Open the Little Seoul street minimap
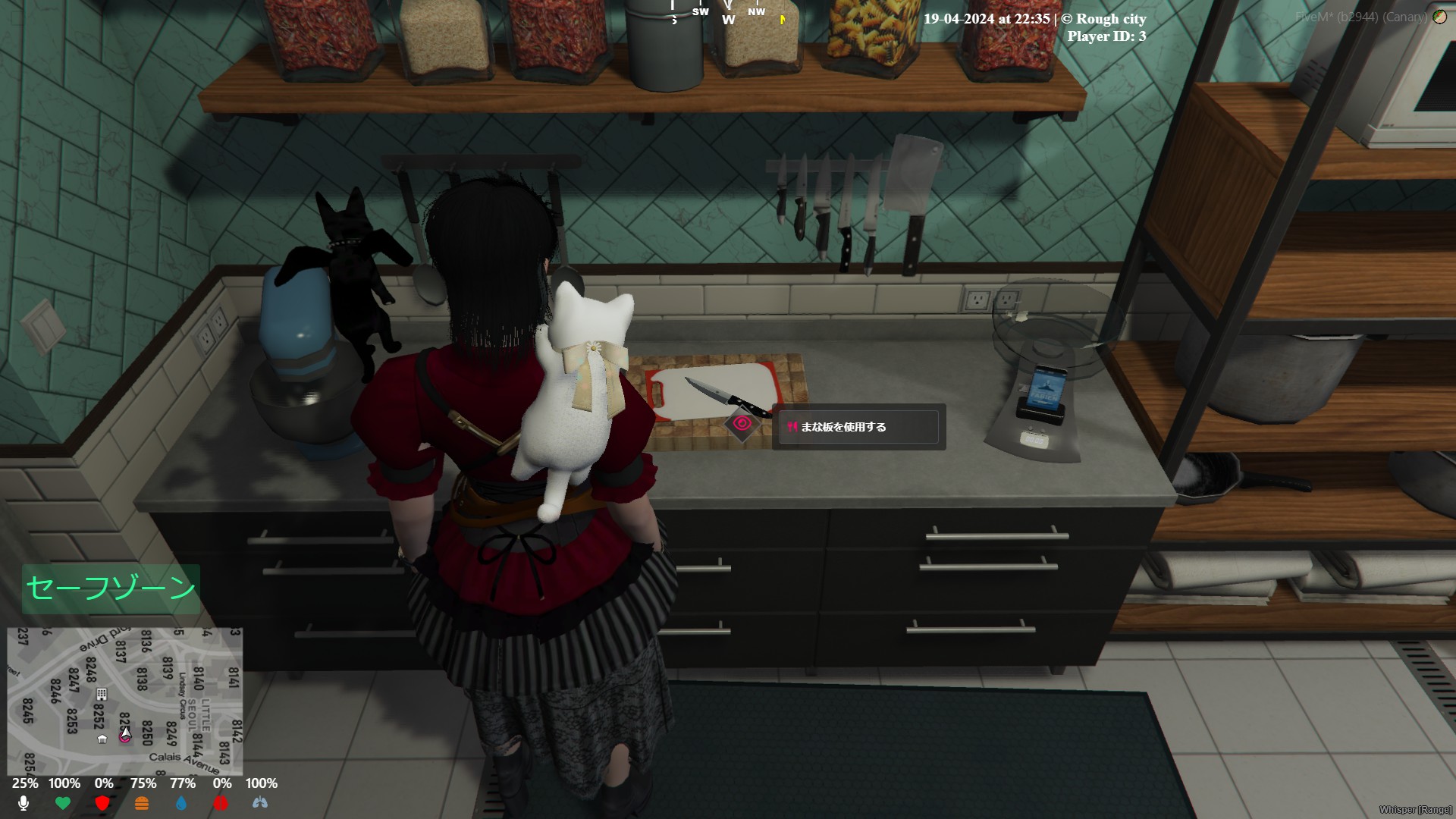The image size is (1456, 819). coord(125,700)
